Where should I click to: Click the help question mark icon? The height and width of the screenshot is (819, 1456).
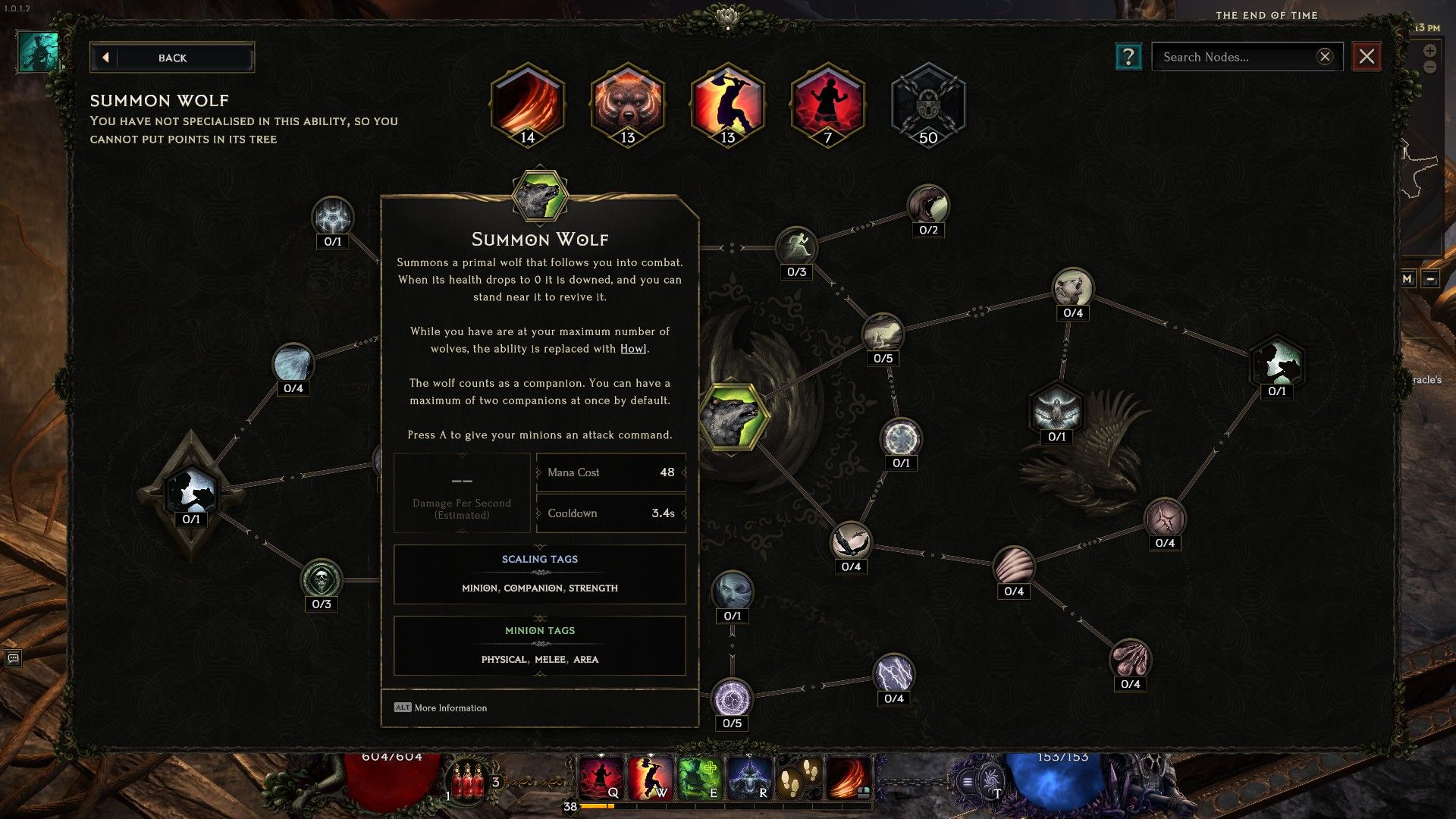[x=1128, y=57]
